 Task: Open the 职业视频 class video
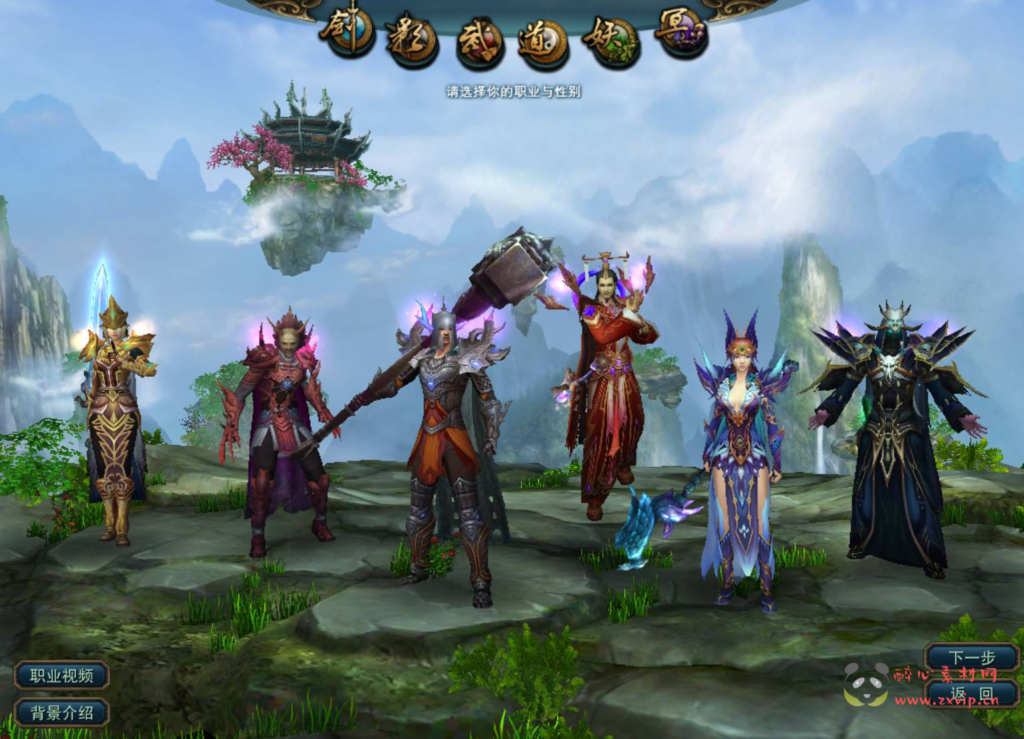click(x=61, y=675)
